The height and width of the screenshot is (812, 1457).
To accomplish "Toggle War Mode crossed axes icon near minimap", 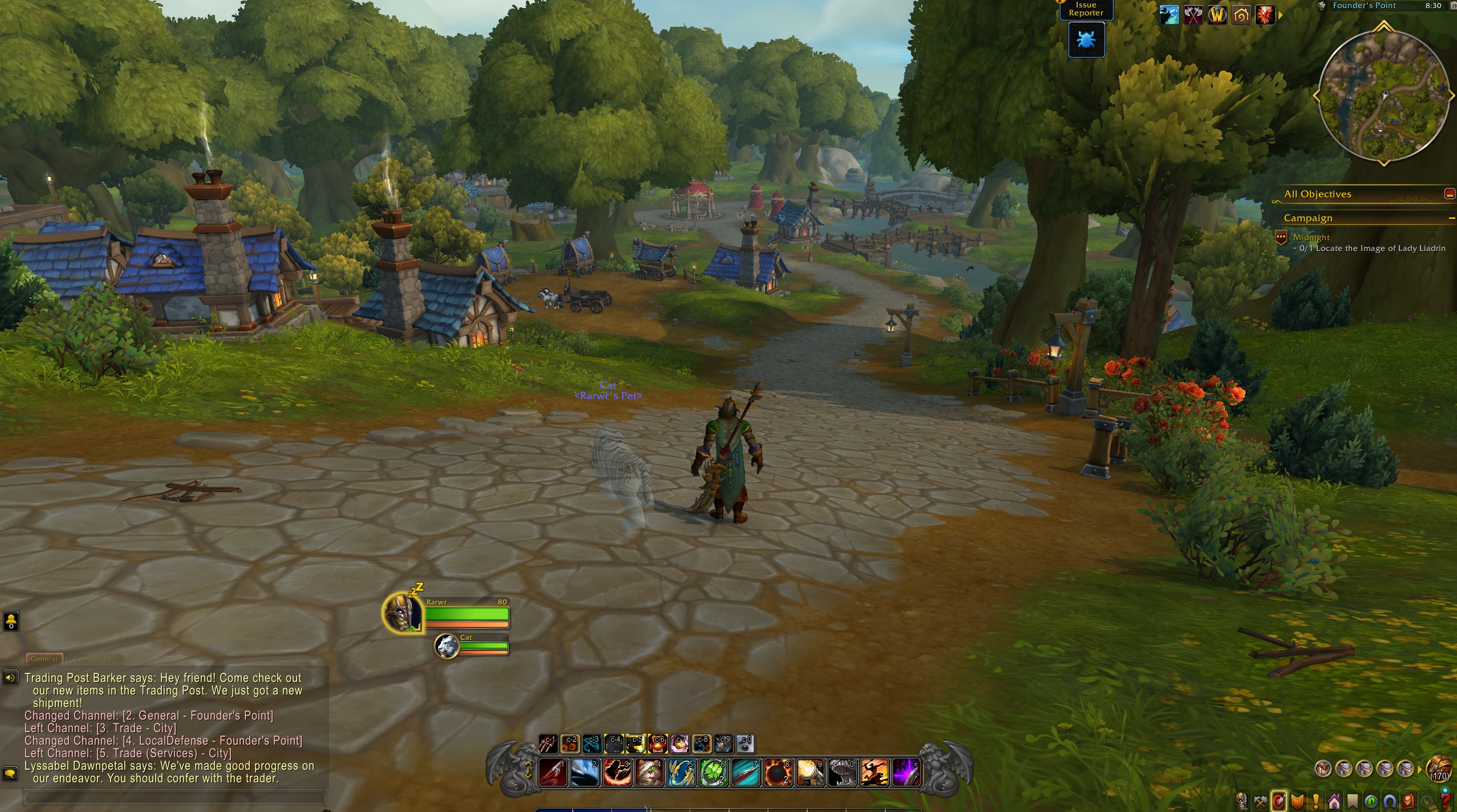I will pos(1193,14).
